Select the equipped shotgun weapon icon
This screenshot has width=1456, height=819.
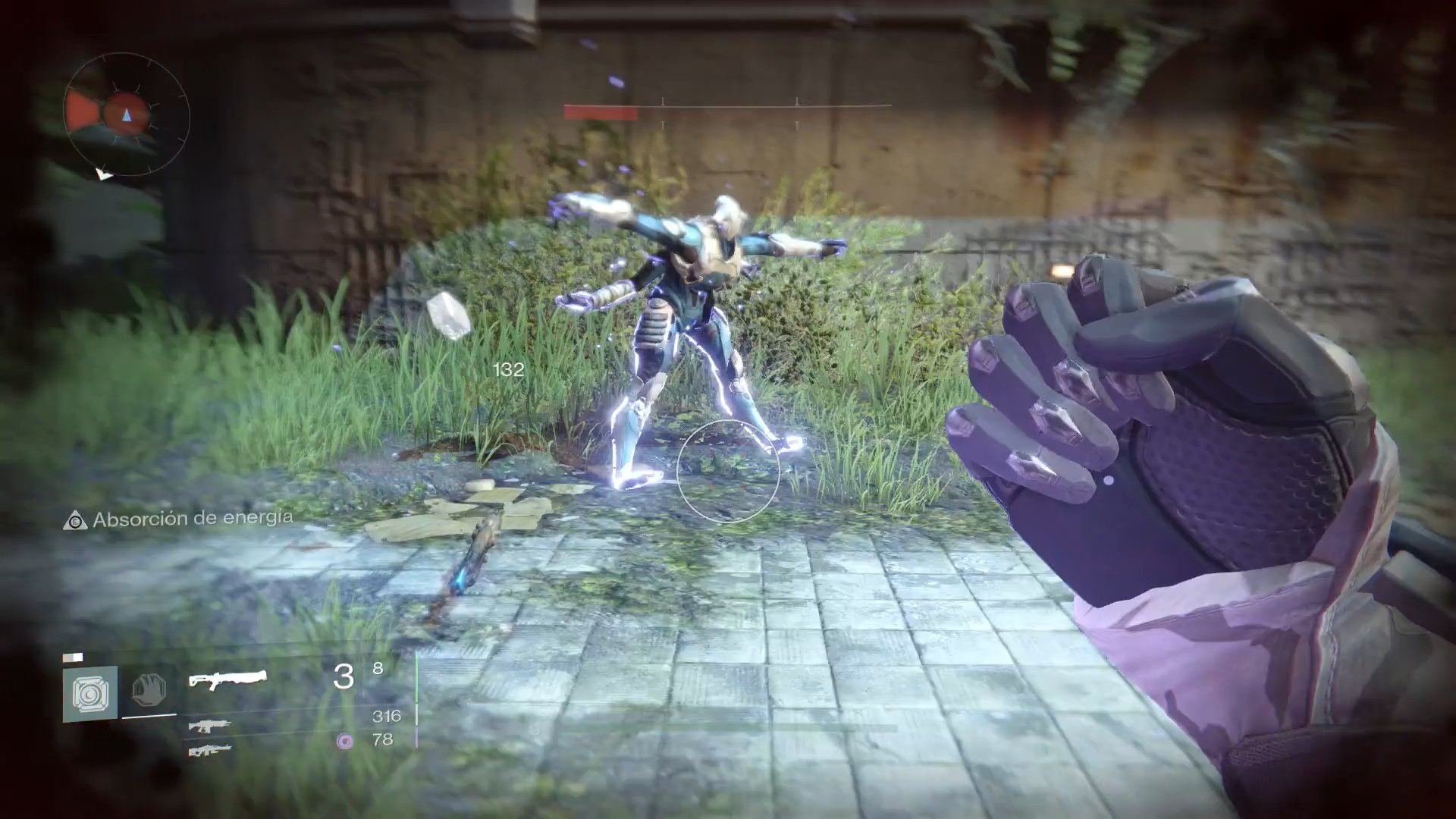227,679
